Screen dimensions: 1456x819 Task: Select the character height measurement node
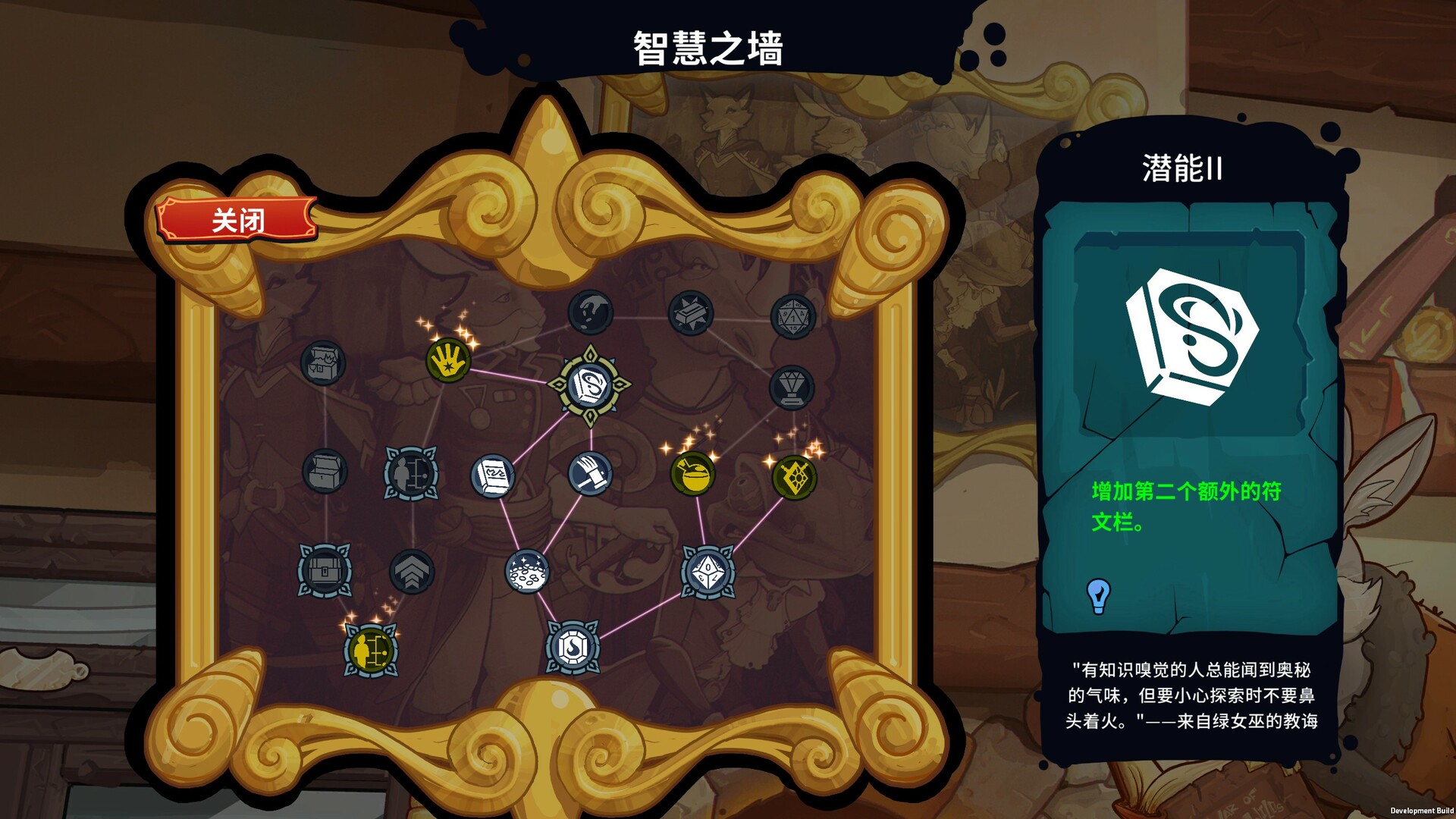coord(409,474)
